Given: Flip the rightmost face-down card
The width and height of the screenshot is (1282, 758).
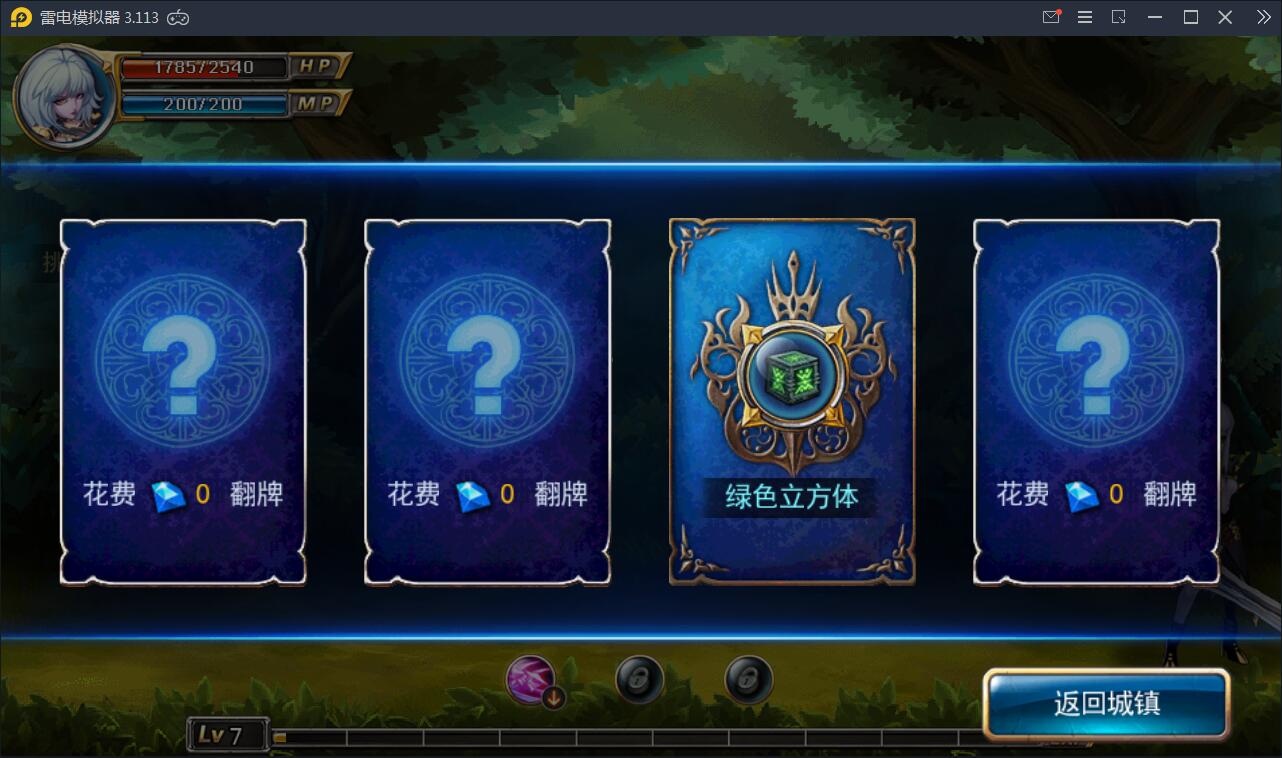Looking at the screenshot, I should point(1096,400).
